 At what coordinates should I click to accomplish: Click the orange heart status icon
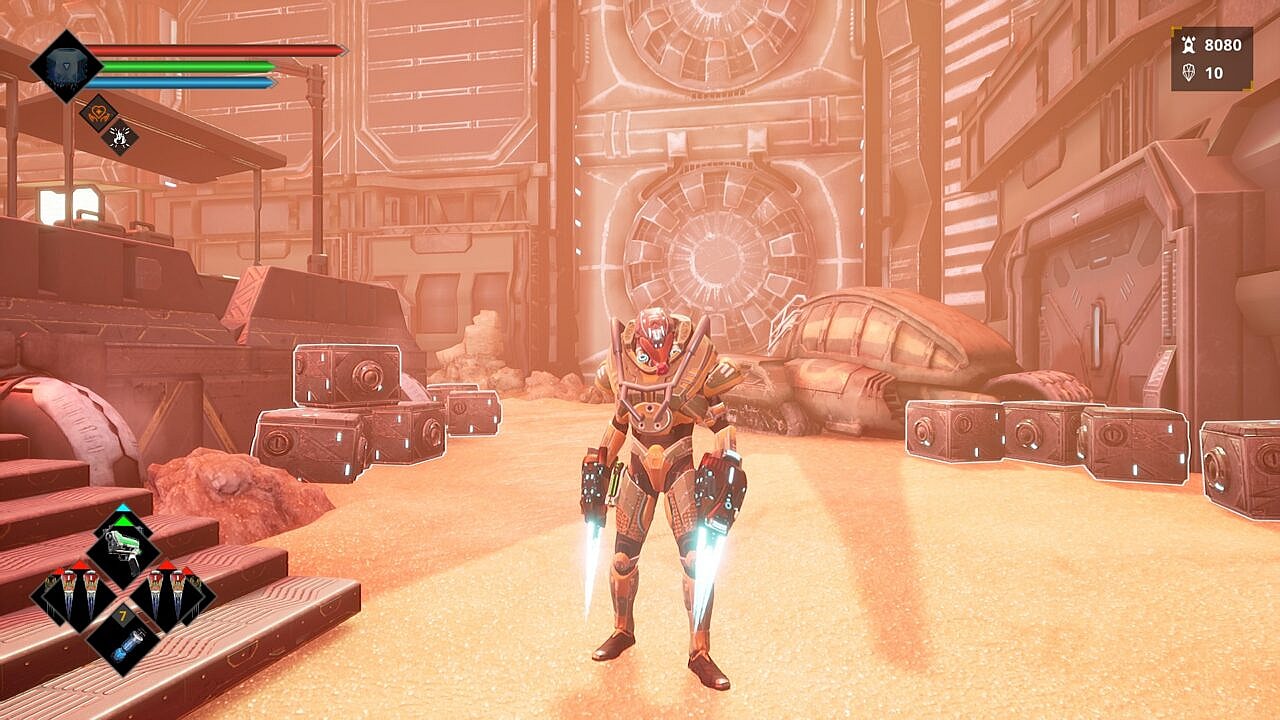coord(98,112)
